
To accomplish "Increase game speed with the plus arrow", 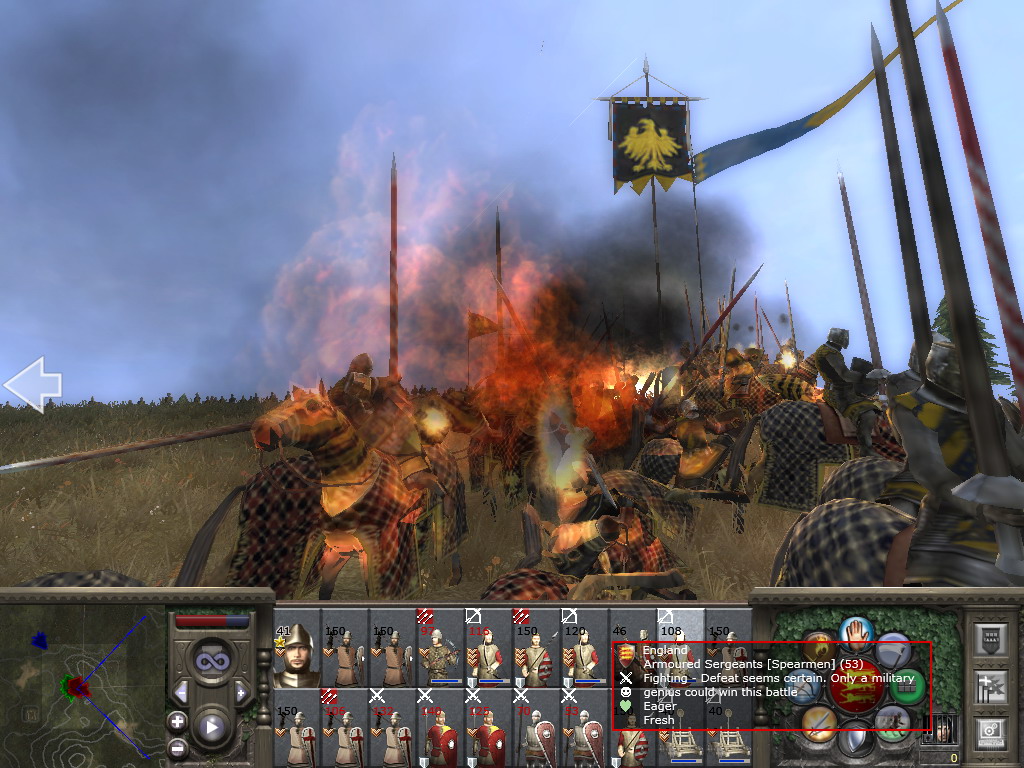I will click(x=241, y=692).
